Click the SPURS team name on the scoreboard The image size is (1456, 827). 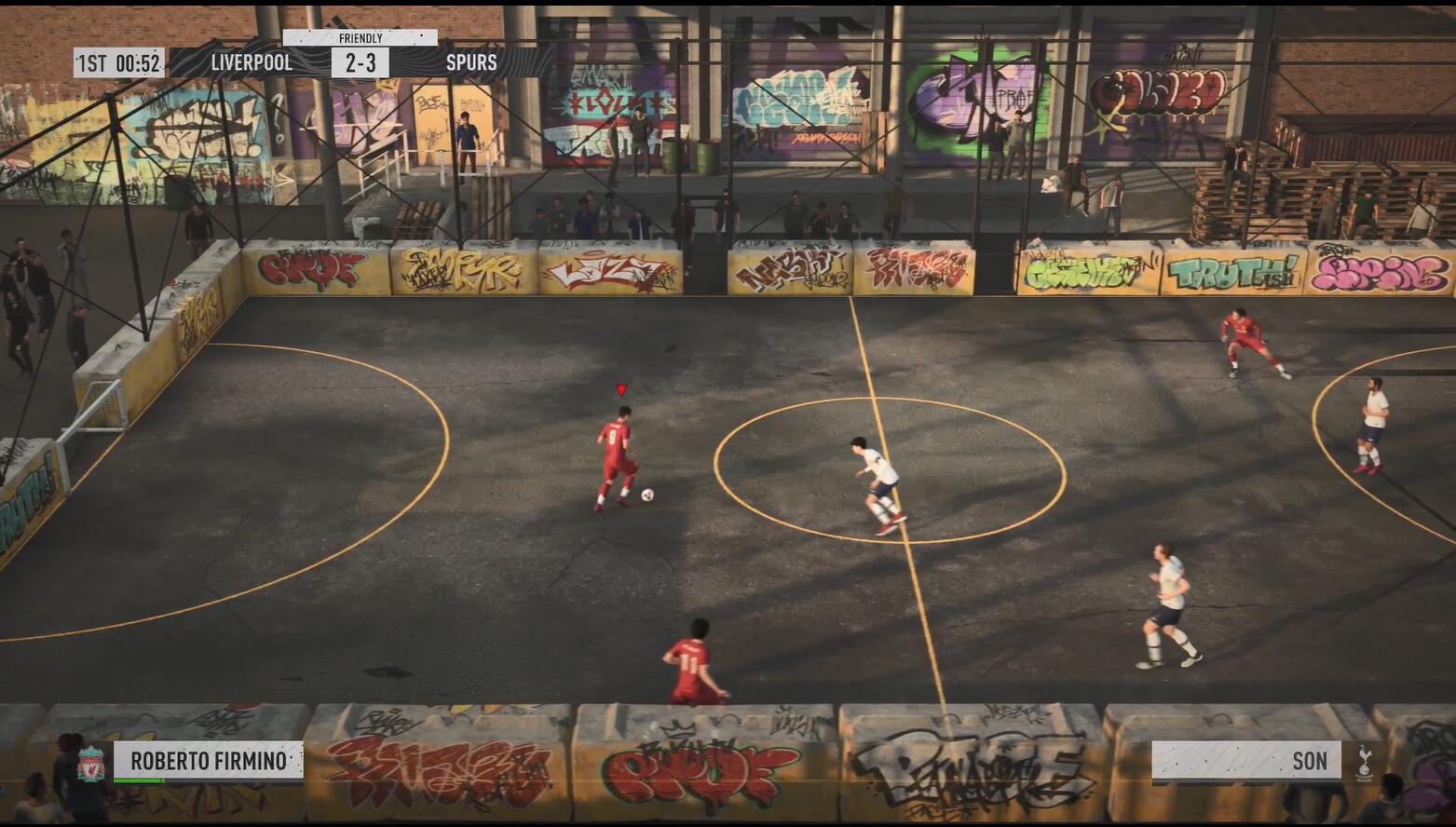pos(472,62)
